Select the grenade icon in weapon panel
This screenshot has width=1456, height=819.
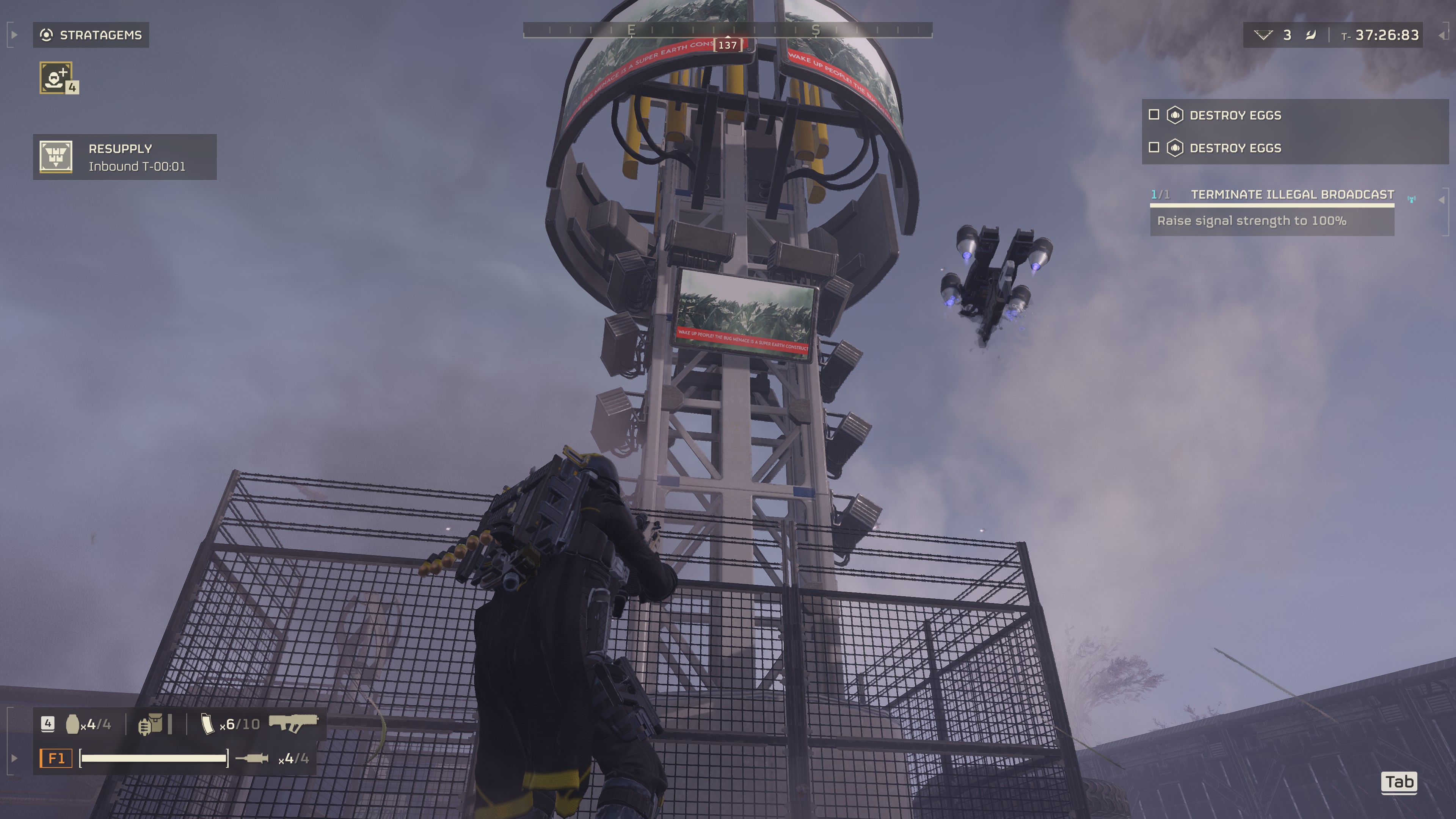point(72,724)
